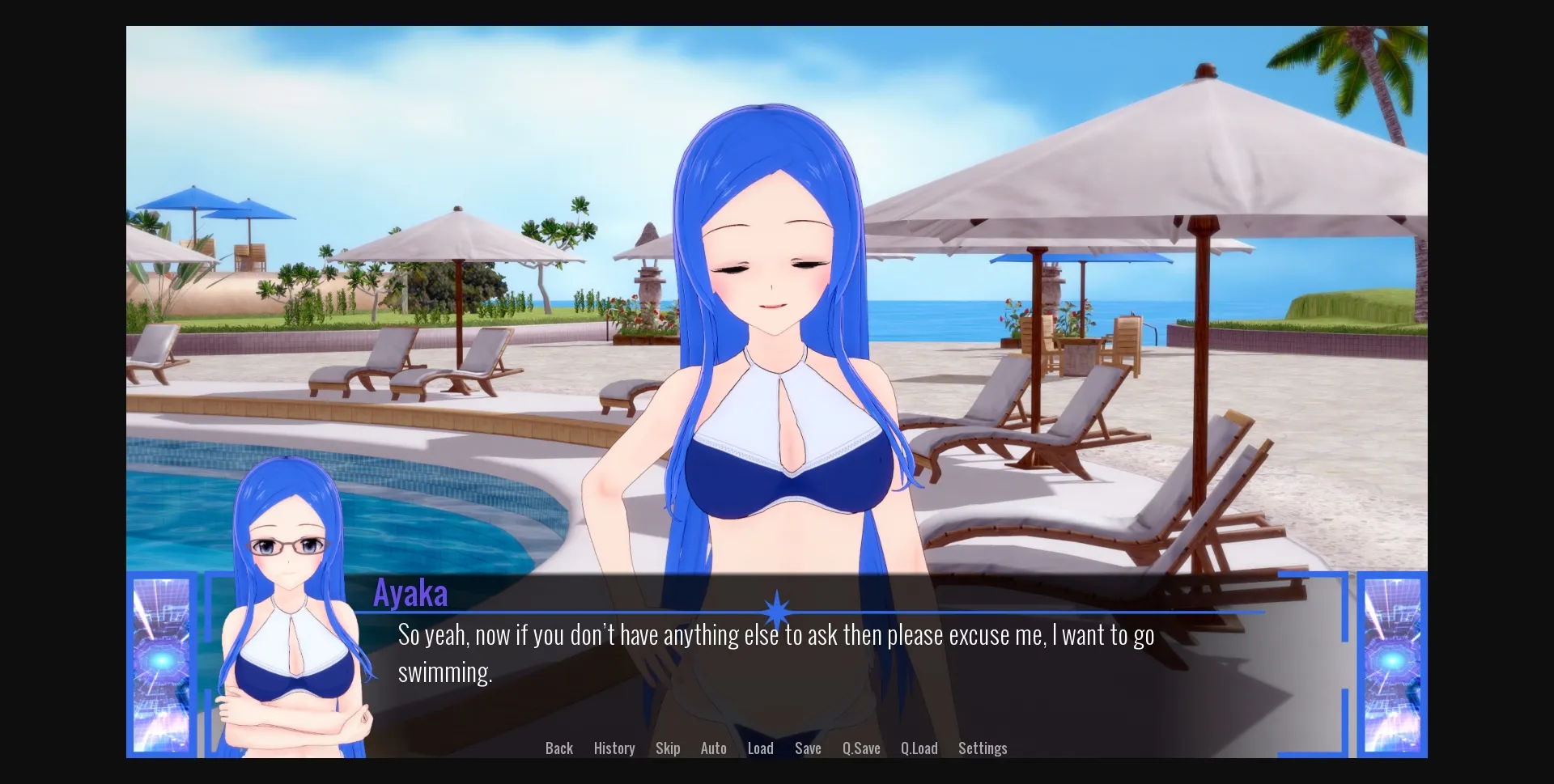Screen dimensions: 1554x784
Task: Click Back to return to previous dialogue
Action: click(558, 748)
